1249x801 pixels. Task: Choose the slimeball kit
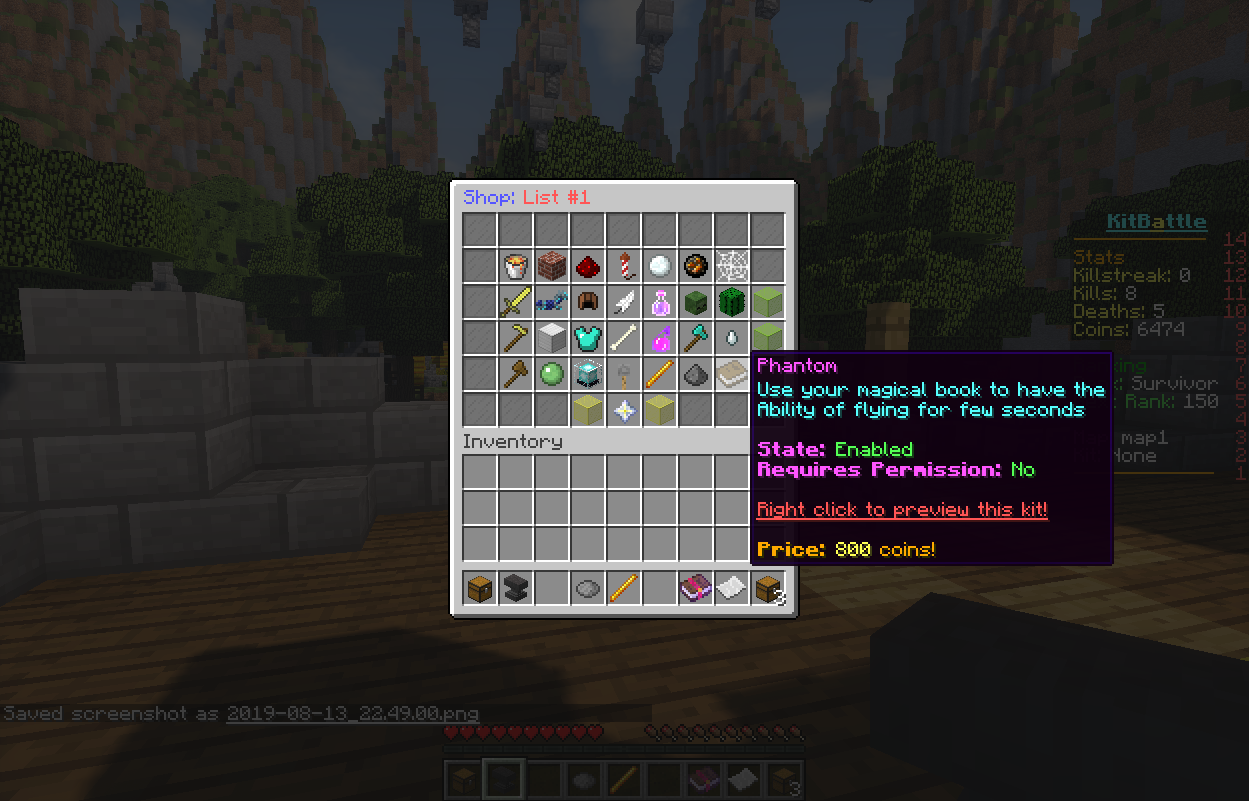pyautogui.click(x=552, y=374)
